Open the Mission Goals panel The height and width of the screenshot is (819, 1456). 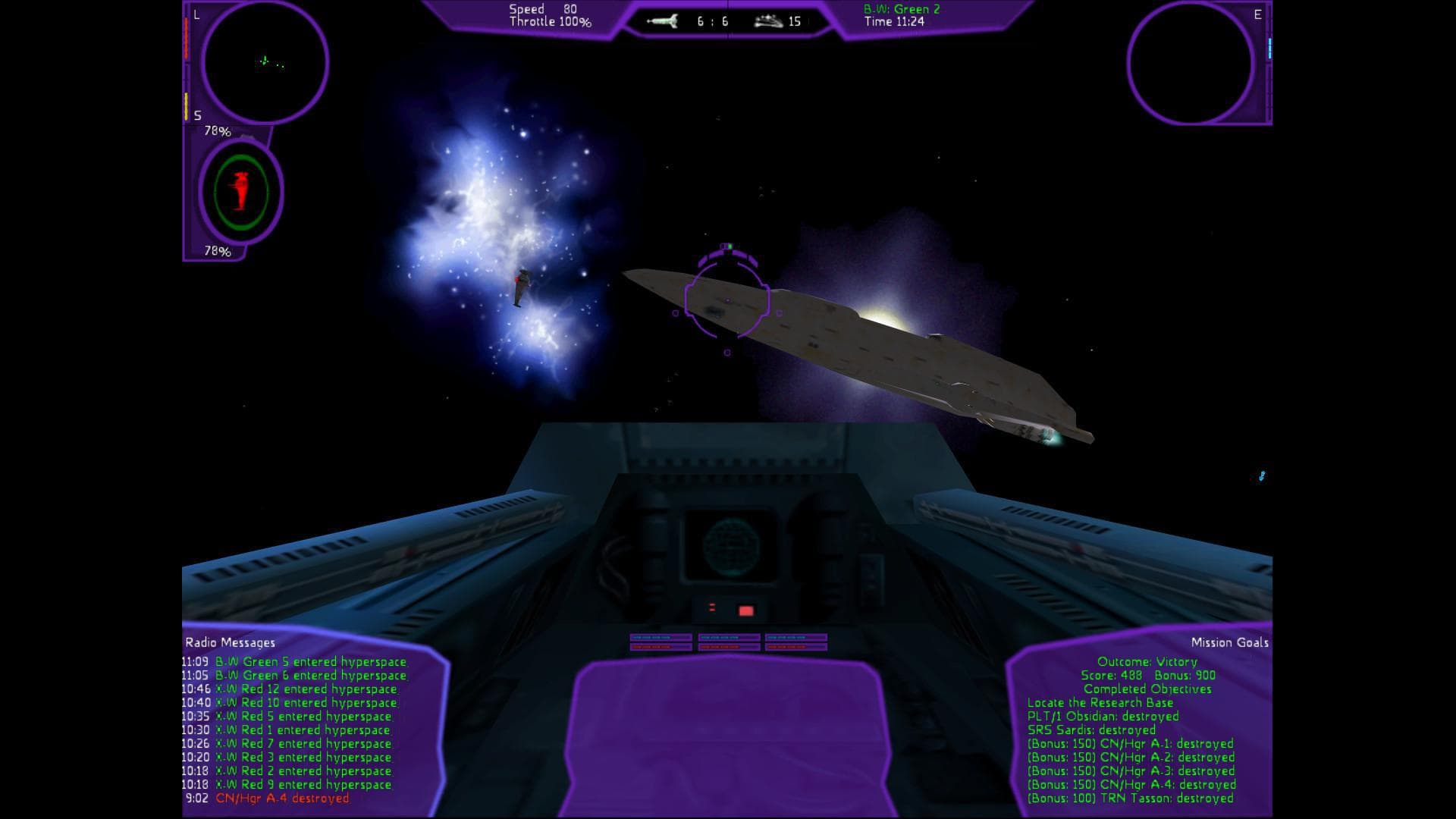(x=1229, y=642)
